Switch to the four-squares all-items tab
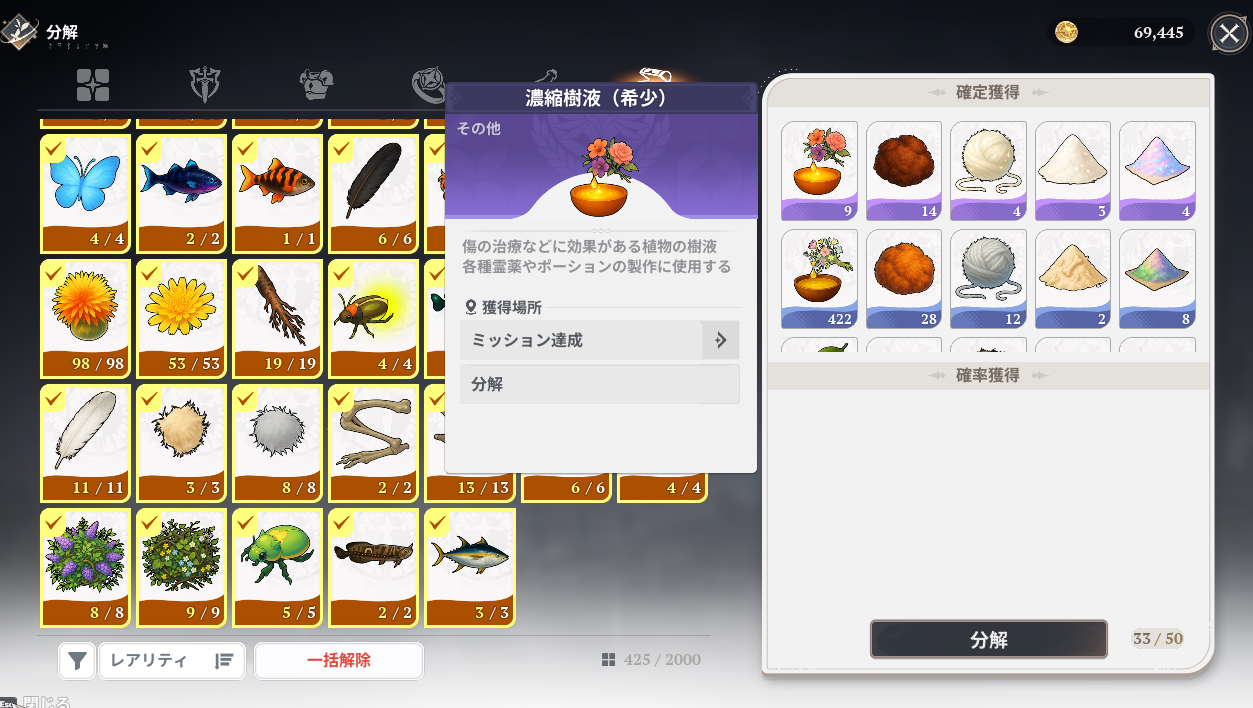 click(93, 85)
